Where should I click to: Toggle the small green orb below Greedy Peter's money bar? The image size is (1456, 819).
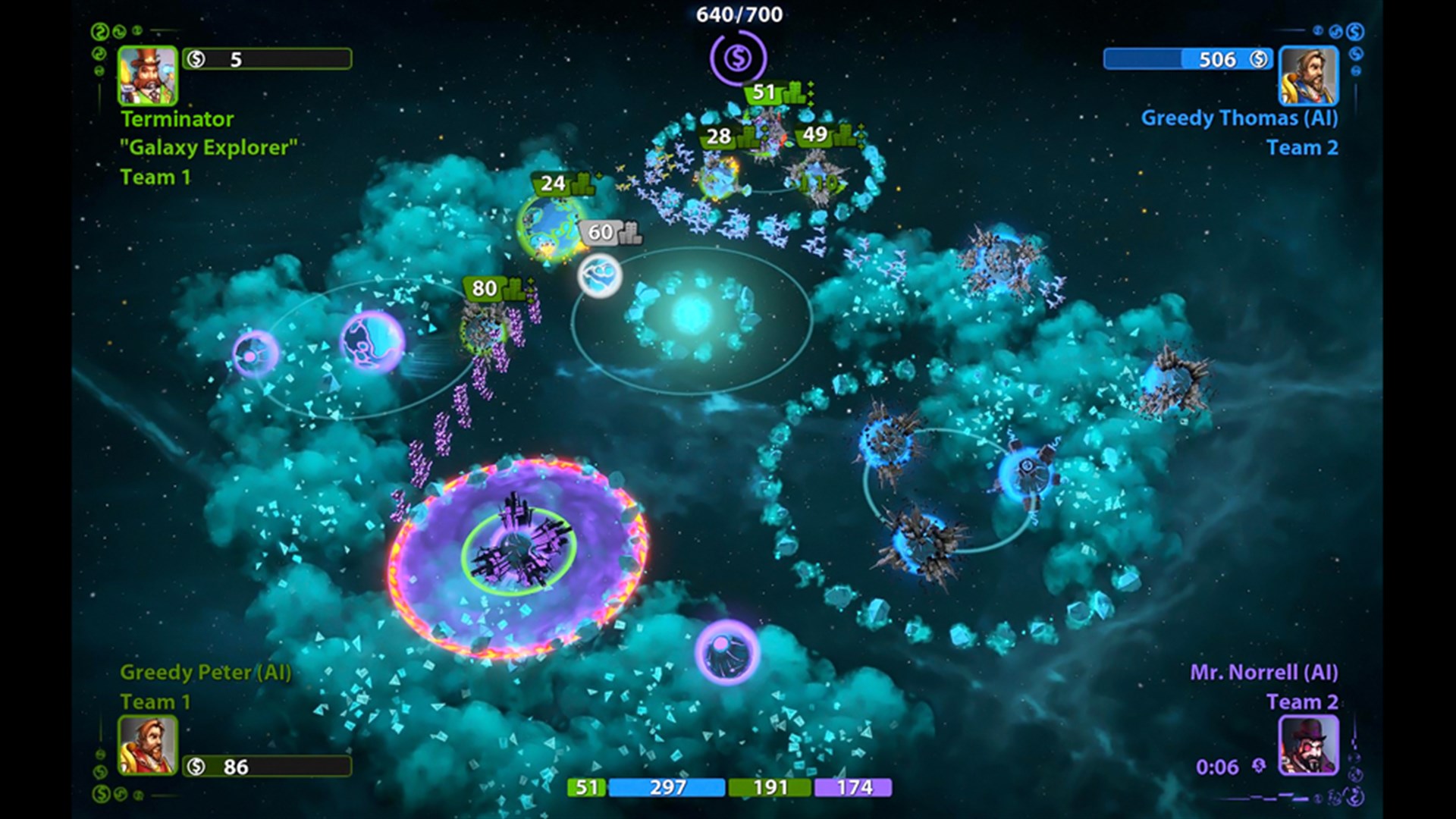tap(101, 793)
